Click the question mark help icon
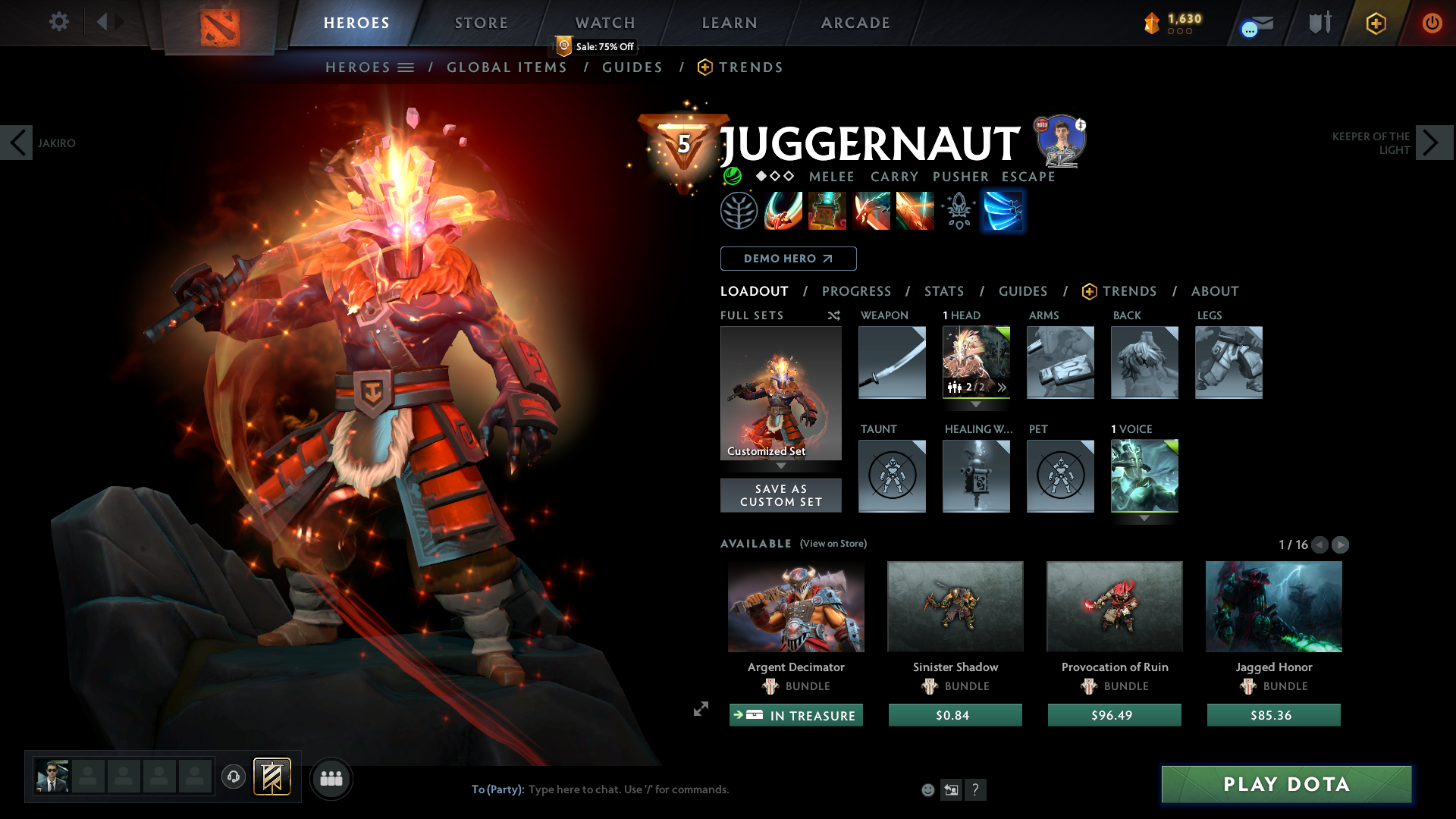Viewport: 1456px width, 819px height. coord(976,789)
